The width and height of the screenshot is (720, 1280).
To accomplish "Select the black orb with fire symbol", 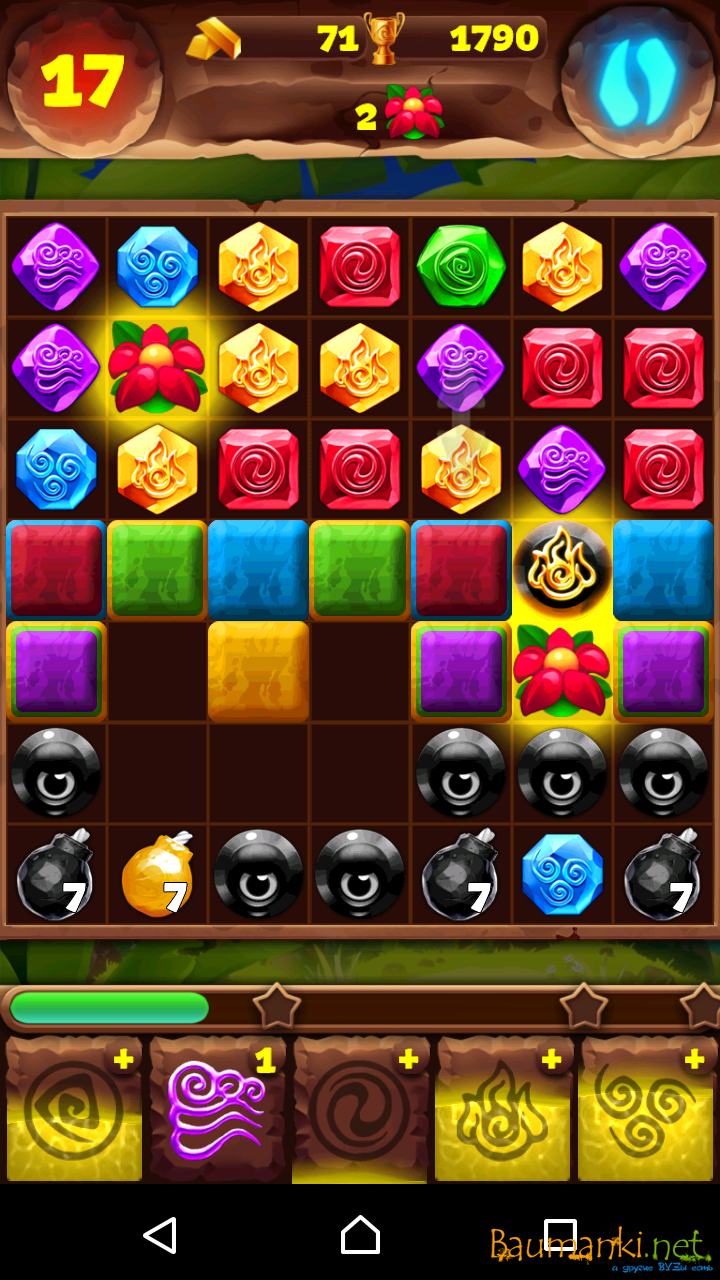I will point(561,569).
